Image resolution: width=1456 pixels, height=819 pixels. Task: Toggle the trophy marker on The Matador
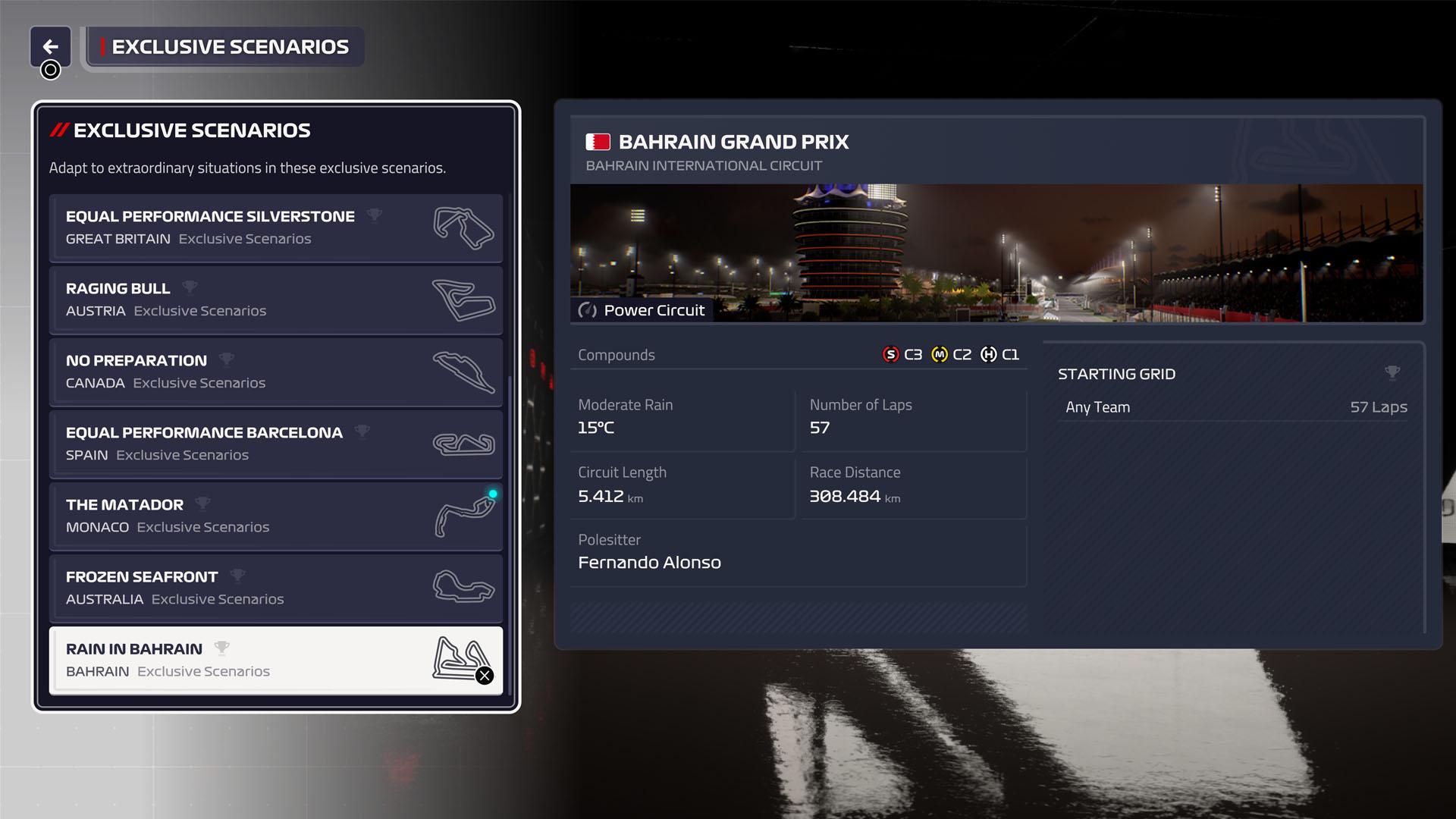[202, 503]
